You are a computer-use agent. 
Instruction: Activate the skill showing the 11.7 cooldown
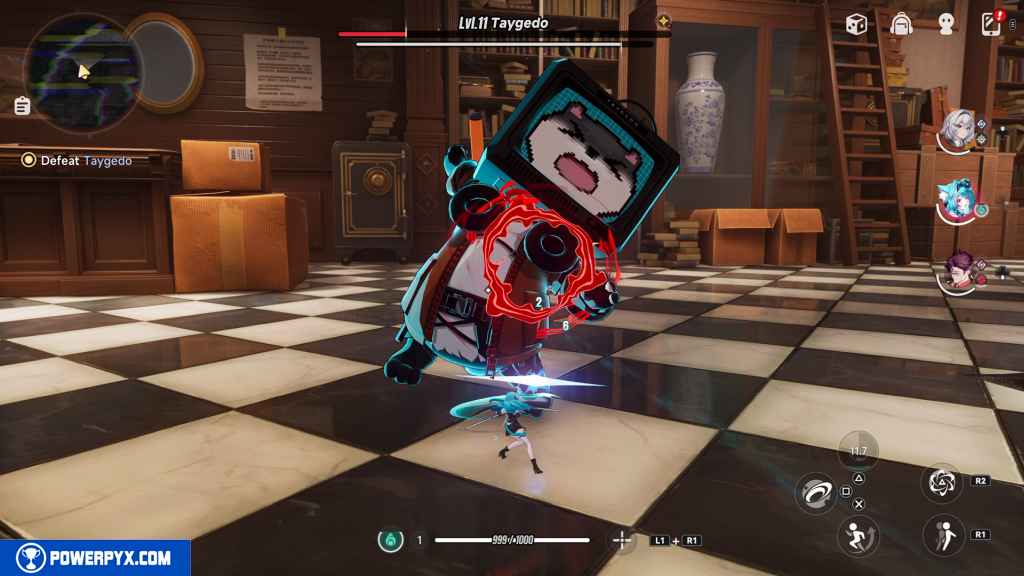[858, 450]
